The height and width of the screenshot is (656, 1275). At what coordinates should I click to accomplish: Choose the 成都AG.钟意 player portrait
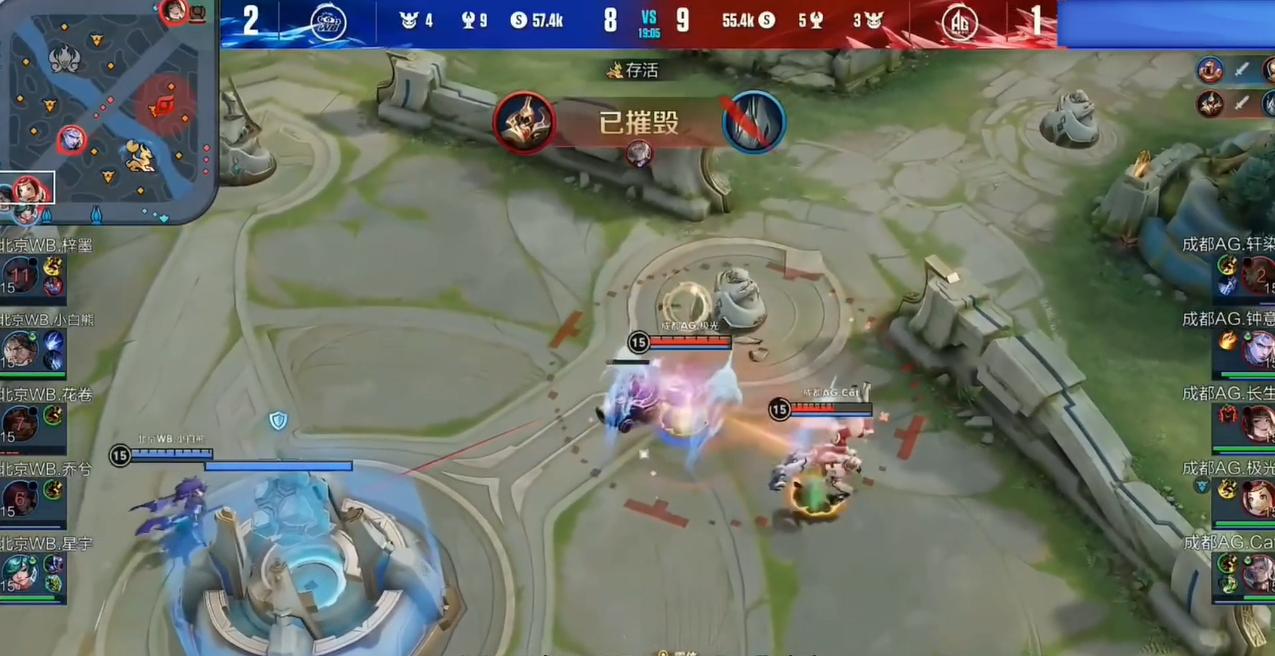click(1258, 349)
